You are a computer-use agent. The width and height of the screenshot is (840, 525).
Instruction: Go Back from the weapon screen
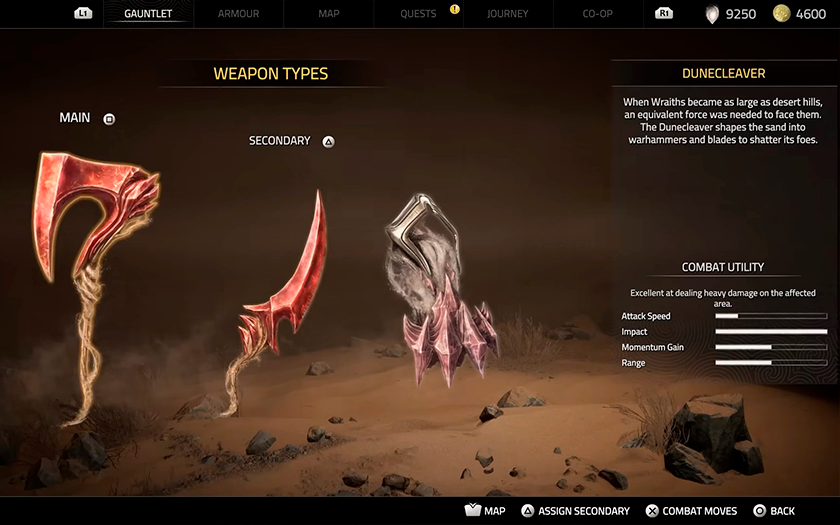774,511
